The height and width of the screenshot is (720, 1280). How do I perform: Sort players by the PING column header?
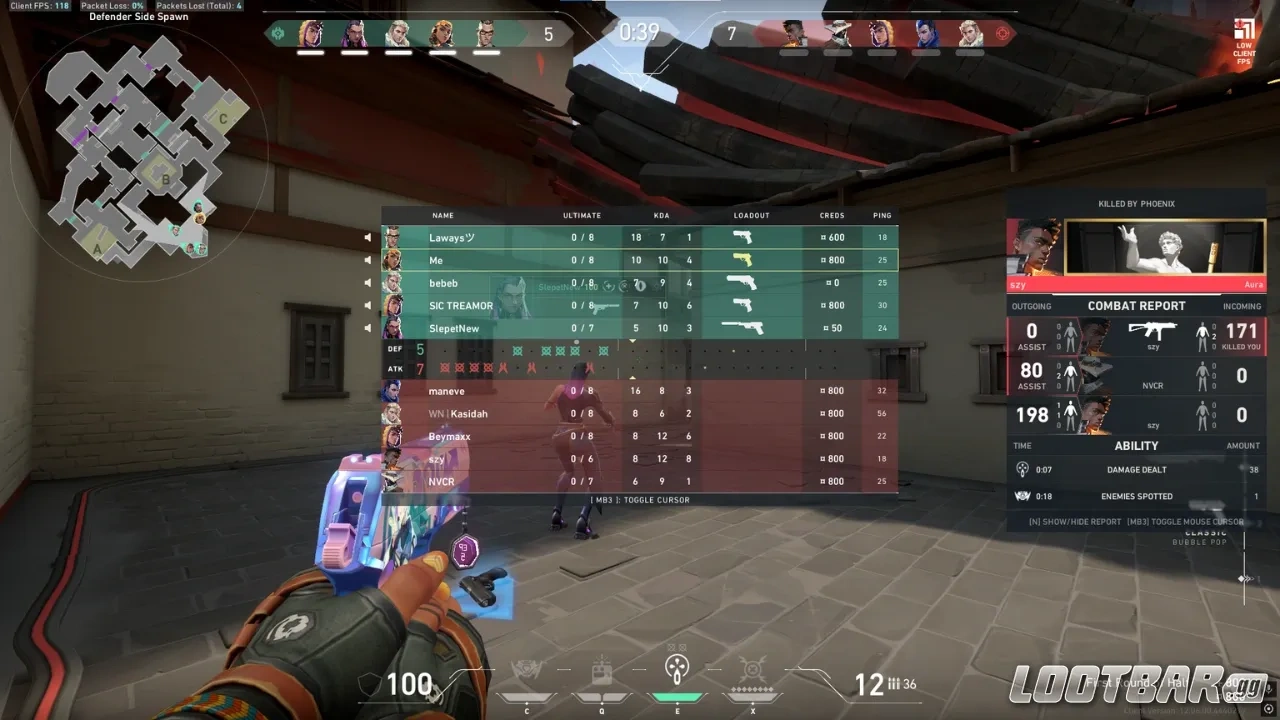point(881,215)
